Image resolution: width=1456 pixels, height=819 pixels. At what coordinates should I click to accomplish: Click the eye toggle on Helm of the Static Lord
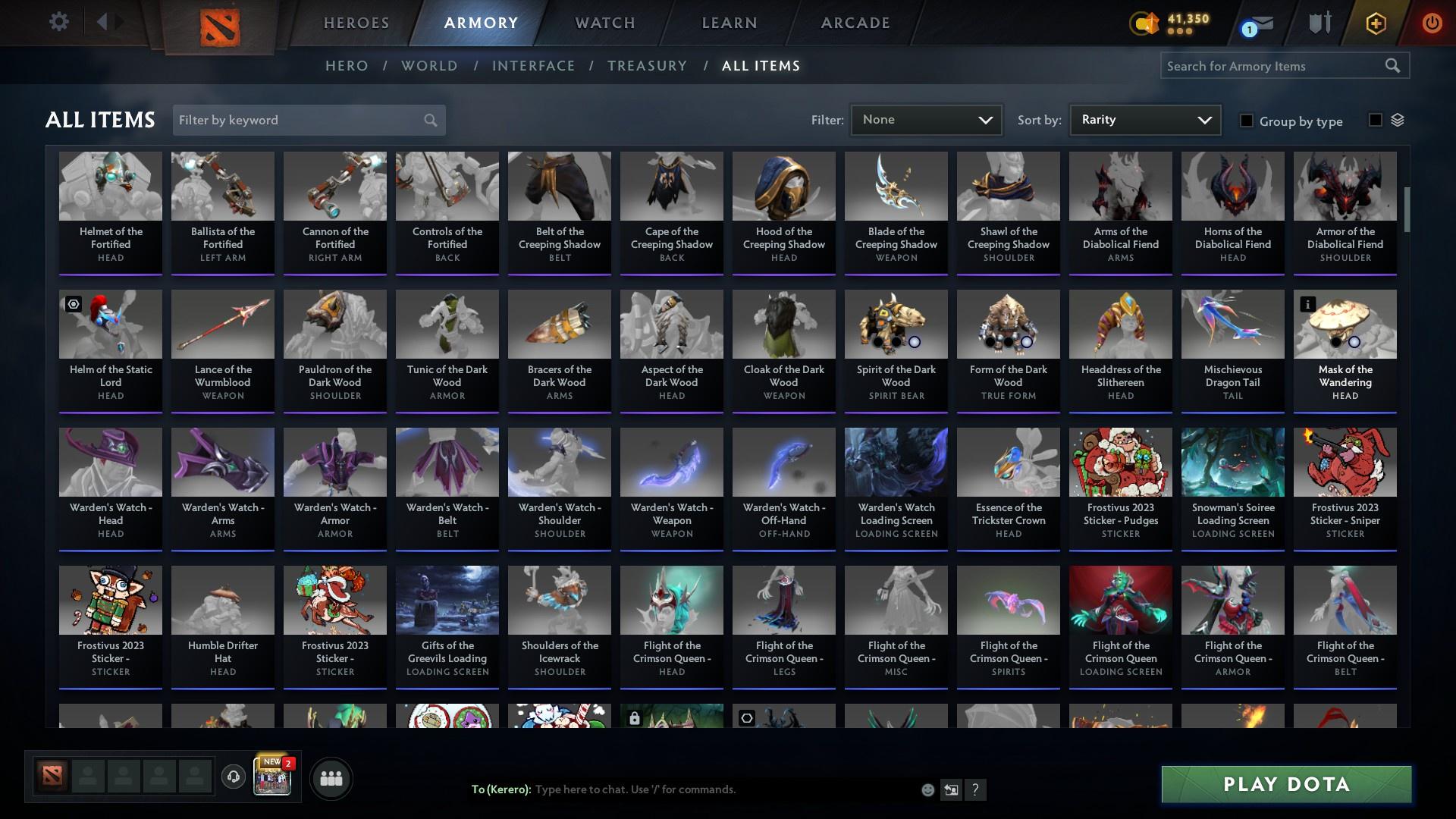pyautogui.click(x=73, y=303)
